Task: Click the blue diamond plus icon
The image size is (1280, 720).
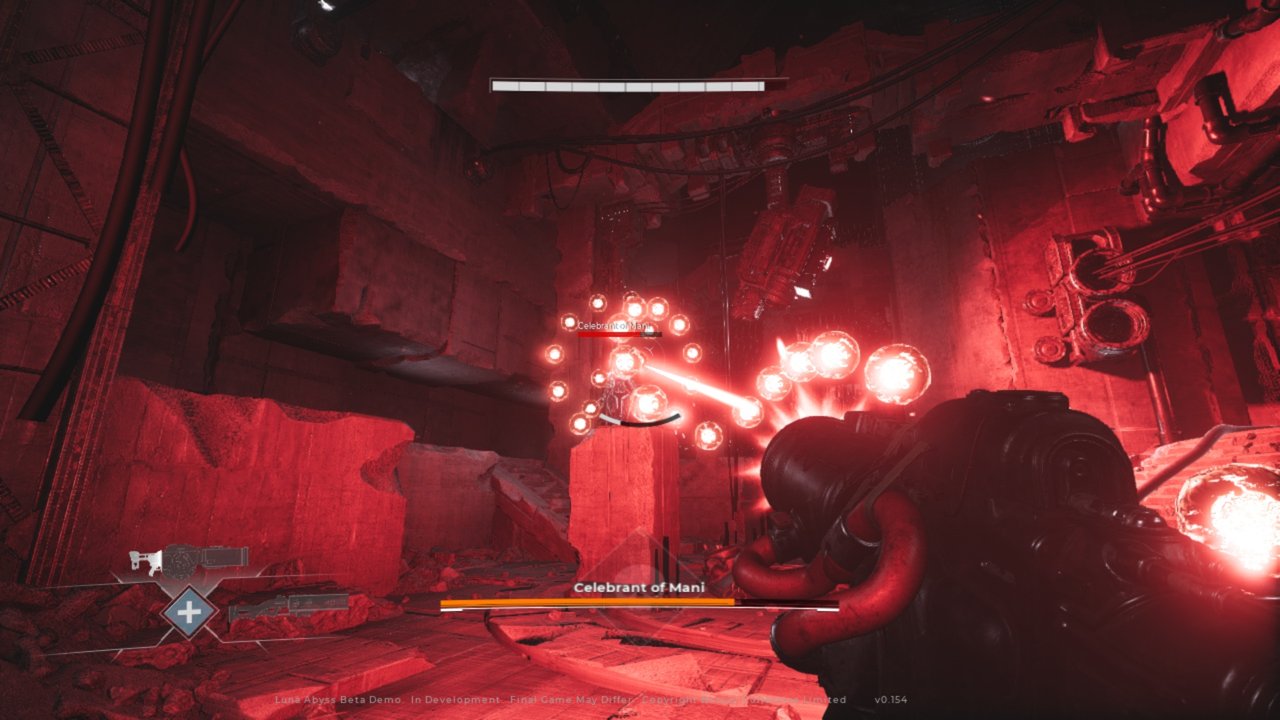Action: [x=190, y=609]
